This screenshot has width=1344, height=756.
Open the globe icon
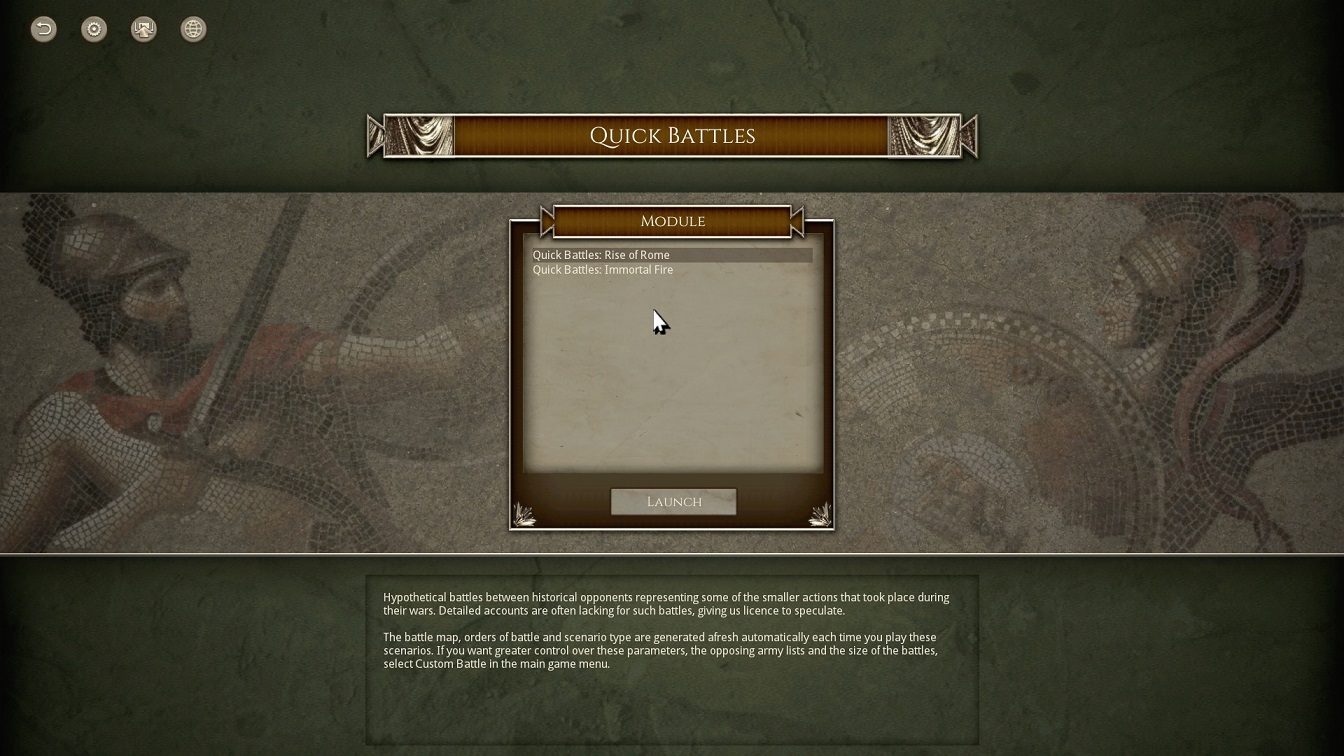point(193,29)
